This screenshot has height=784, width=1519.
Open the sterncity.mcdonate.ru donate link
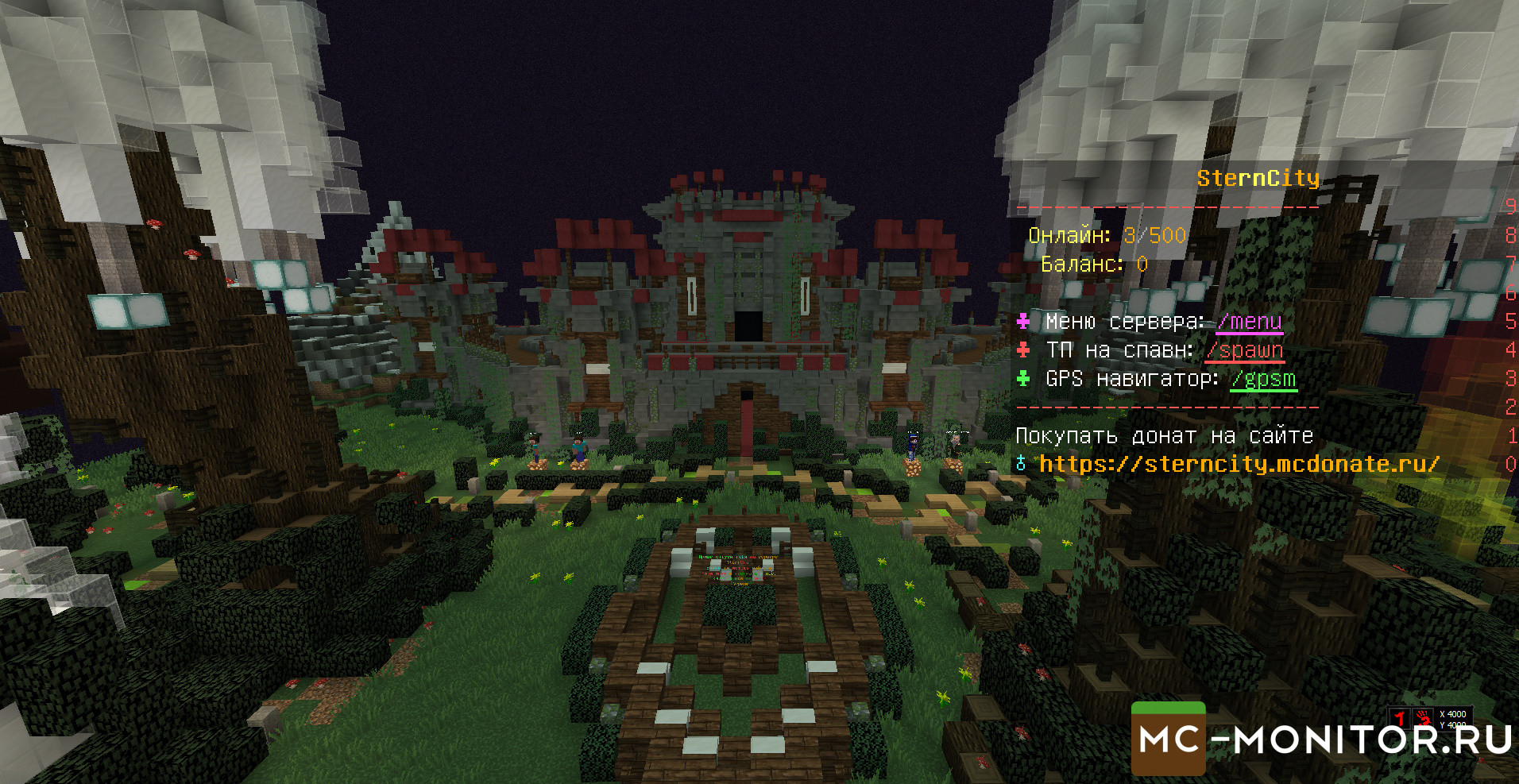click(1239, 464)
